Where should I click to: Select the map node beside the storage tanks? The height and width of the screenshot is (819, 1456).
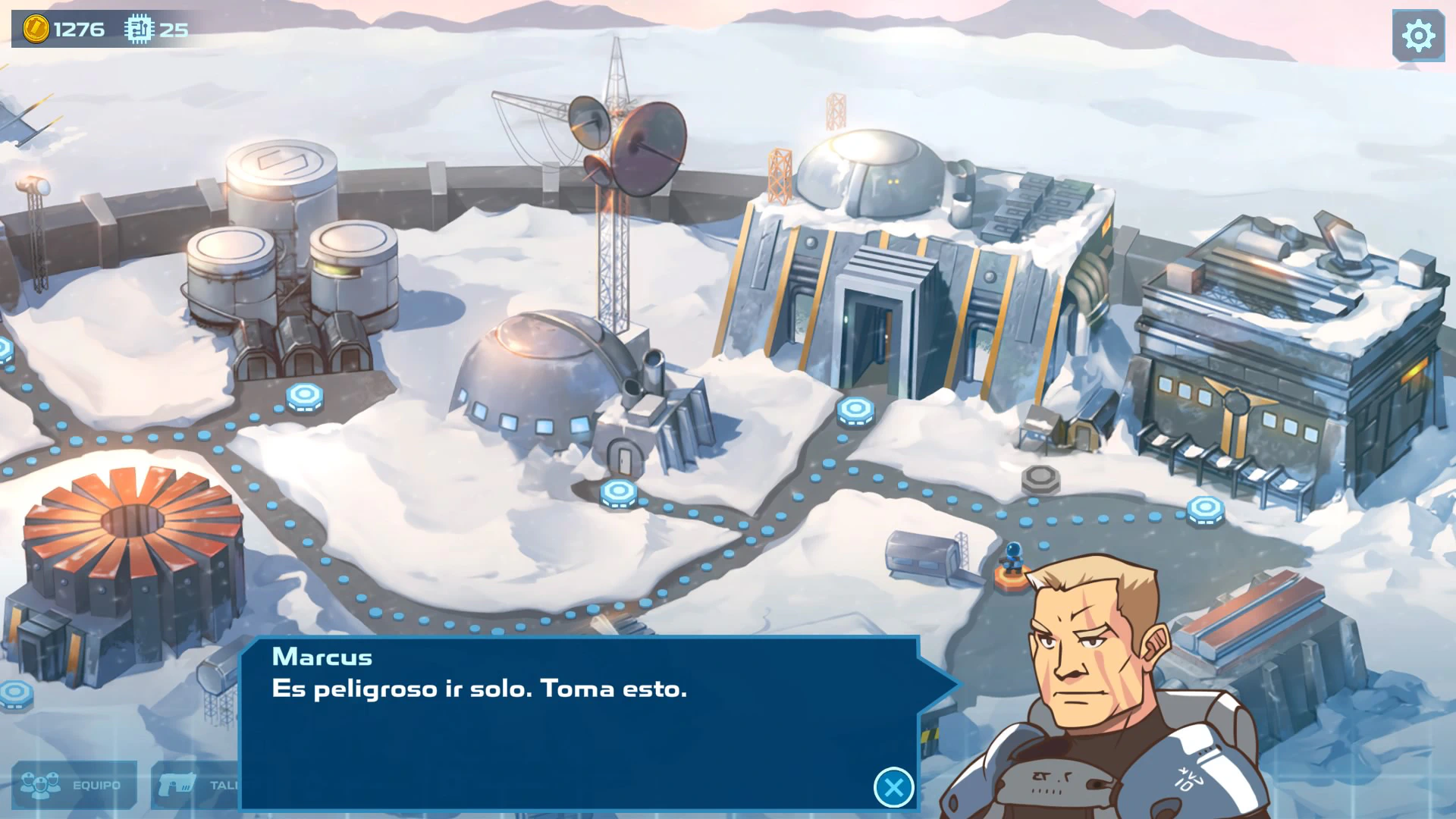(x=305, y=396)
